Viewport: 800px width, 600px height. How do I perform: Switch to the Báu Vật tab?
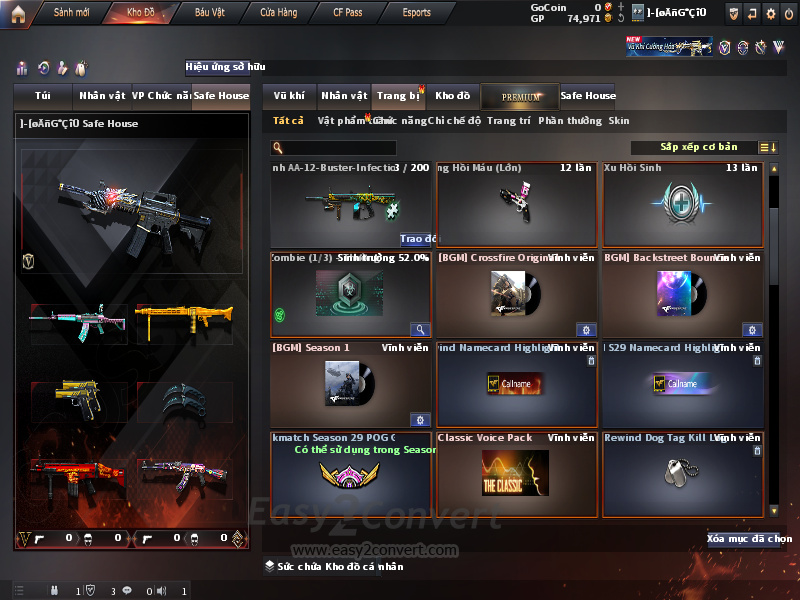(x=210, y=13)
